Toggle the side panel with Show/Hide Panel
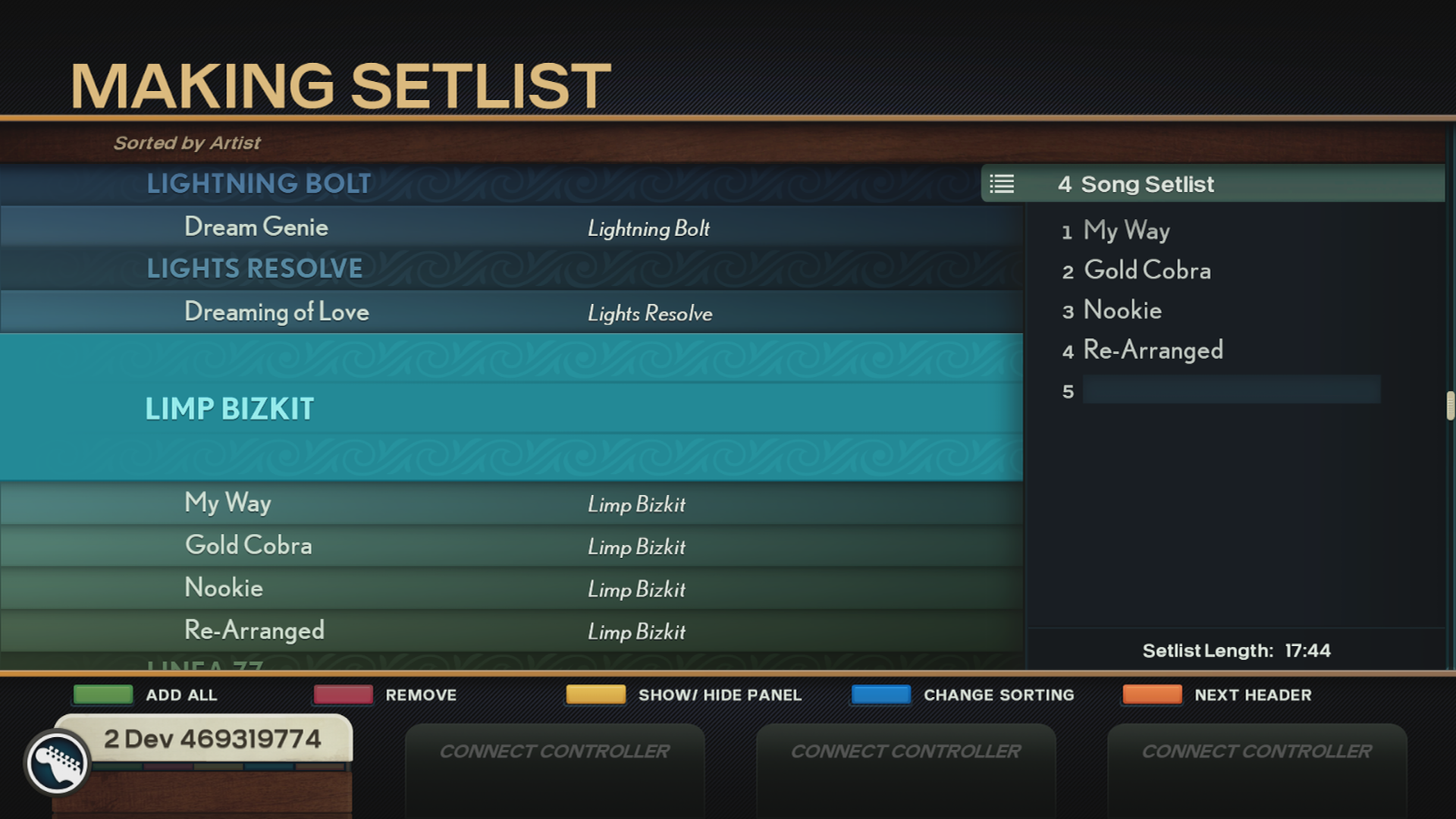The width and height of the screenshot is (1456, 819). [x=595, y=694]
